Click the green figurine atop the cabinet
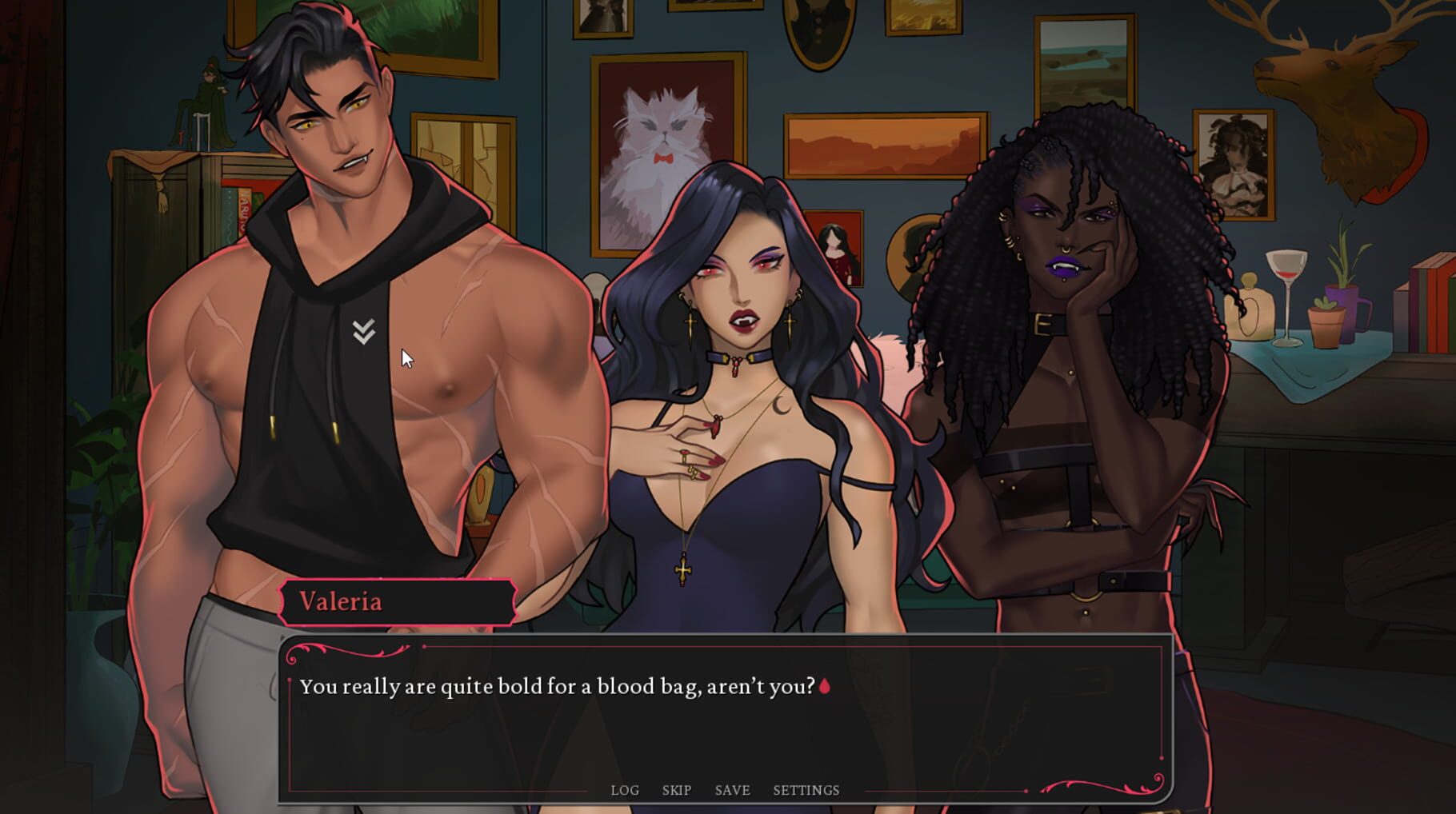This screenshot has height=814, width=1456. tap(206, 96)
